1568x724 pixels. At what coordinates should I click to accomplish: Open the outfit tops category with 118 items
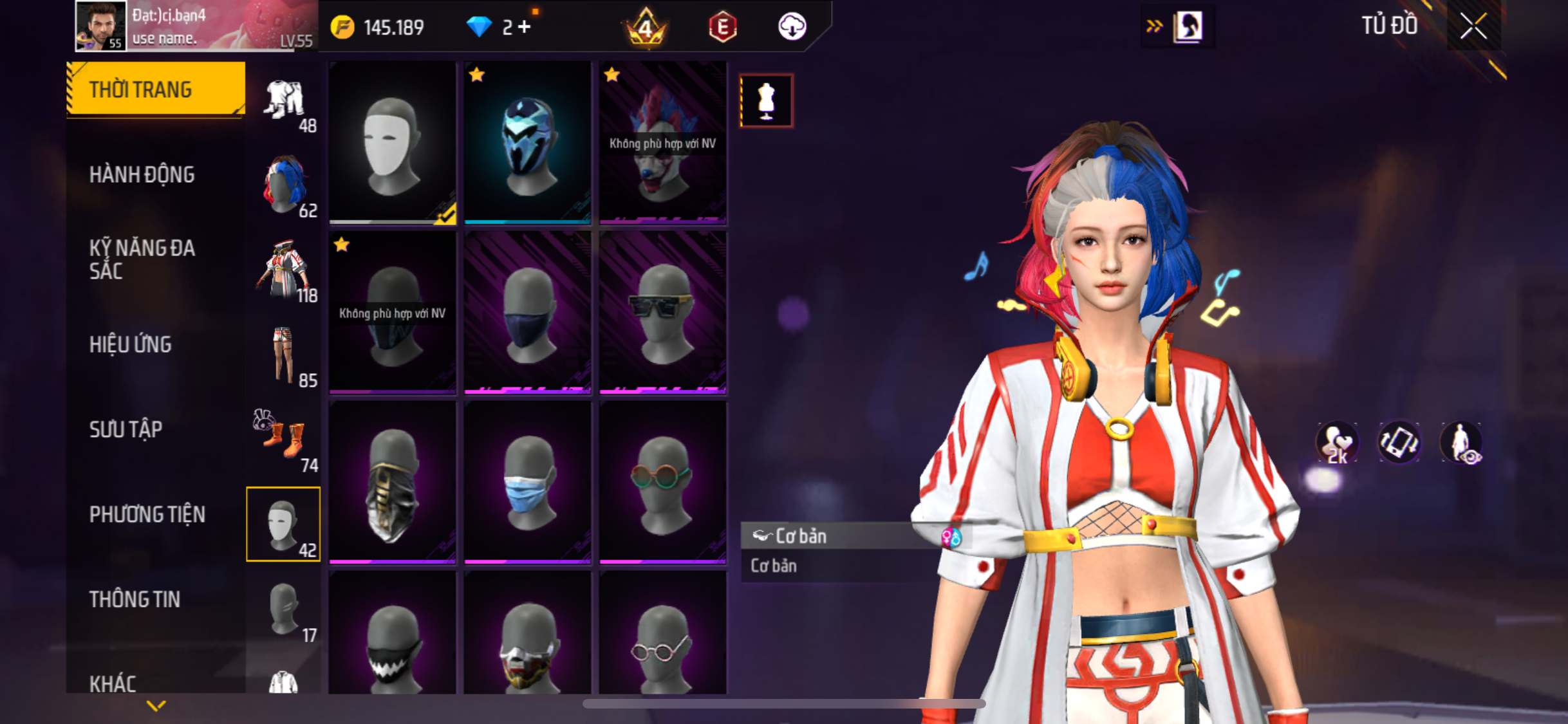pos(284,270)
